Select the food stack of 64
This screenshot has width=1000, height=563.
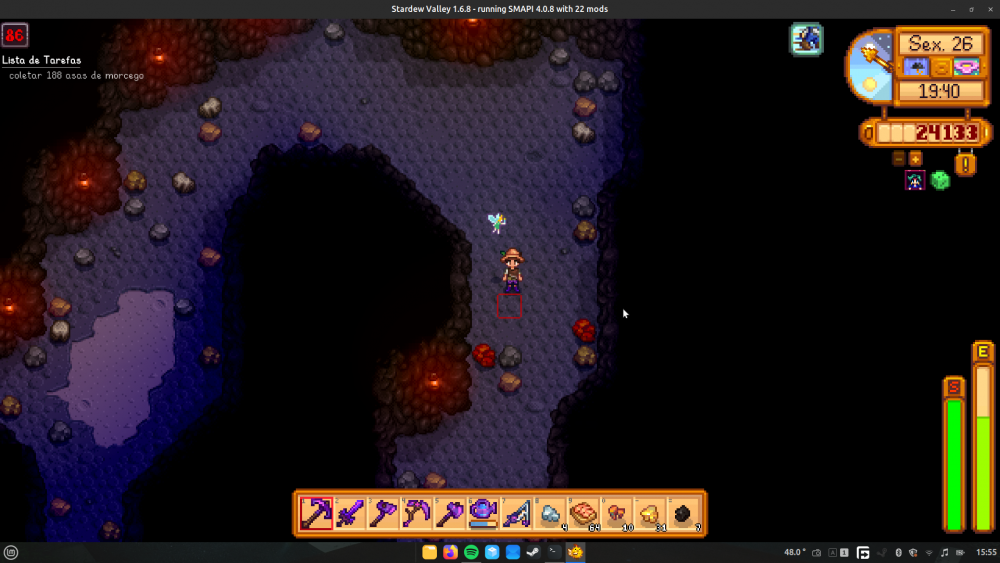click(583, 513)
